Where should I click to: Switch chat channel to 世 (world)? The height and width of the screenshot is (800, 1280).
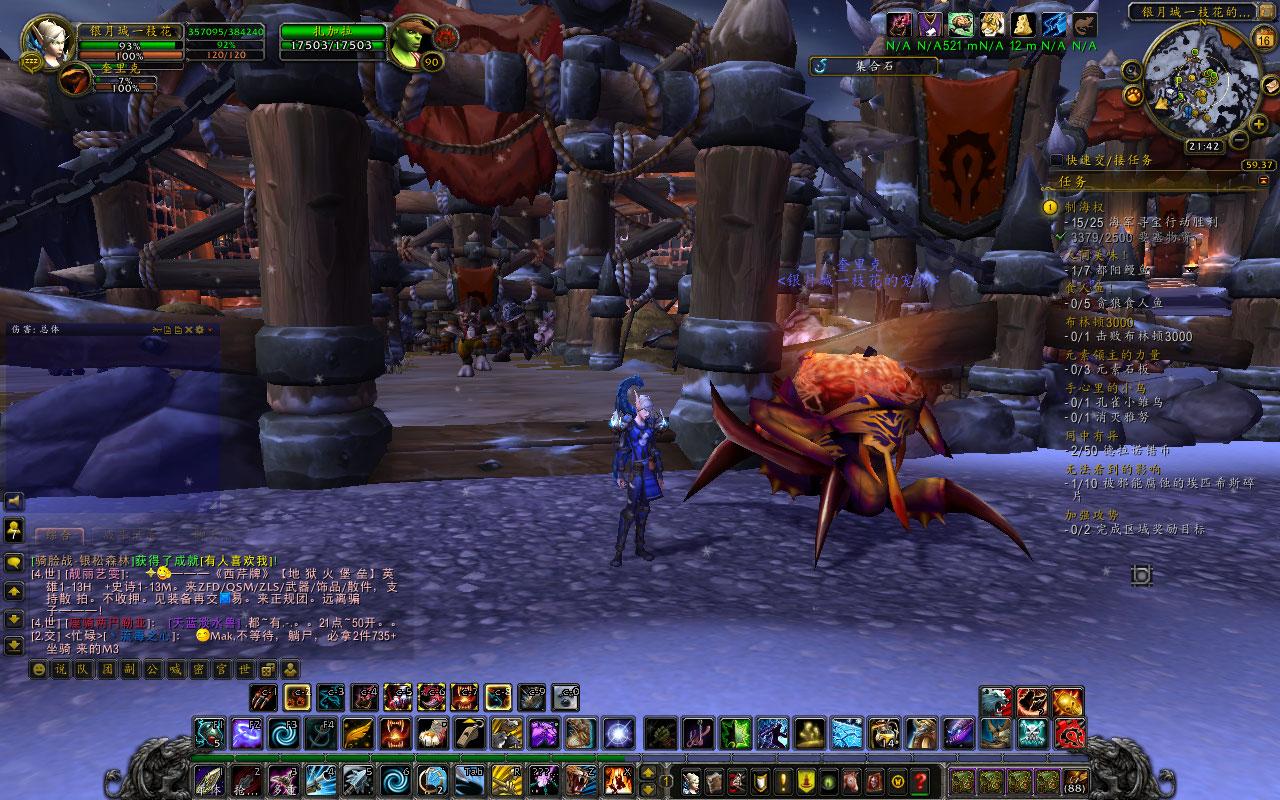click(243, 669)
